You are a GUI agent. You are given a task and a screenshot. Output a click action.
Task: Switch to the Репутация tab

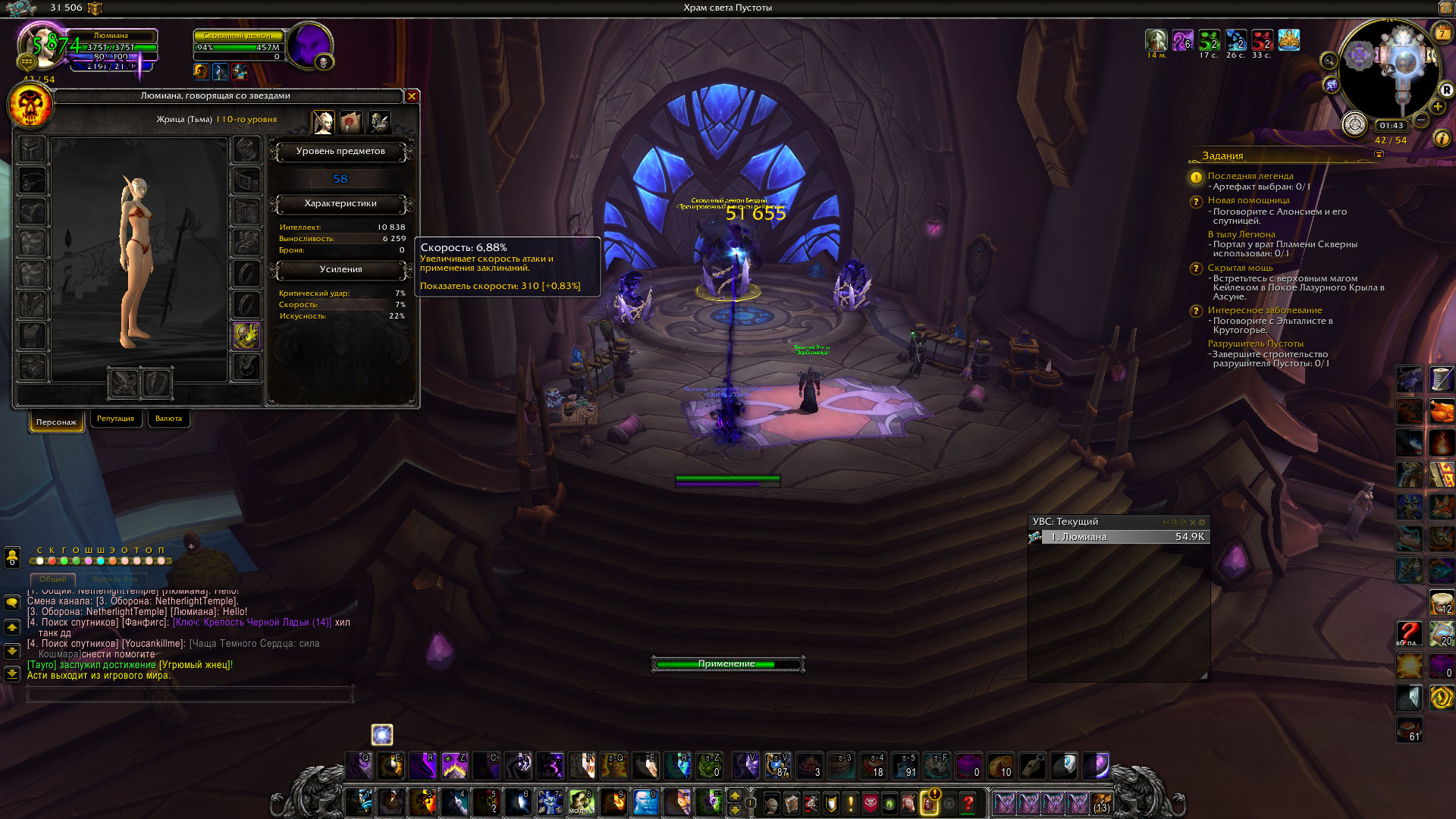(115, 419)
